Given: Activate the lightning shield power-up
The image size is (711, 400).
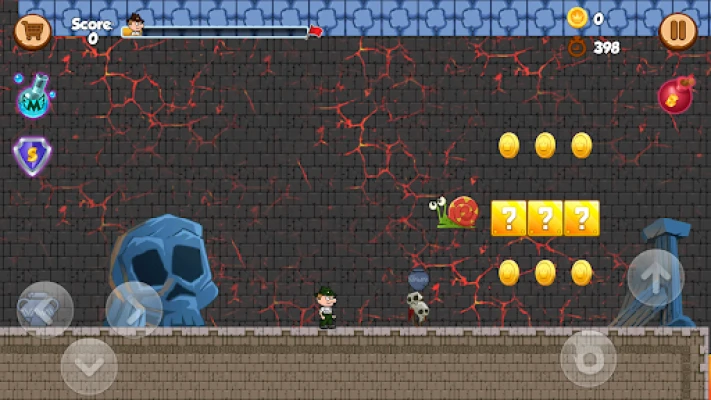Looking at the screenshot, I should (x=32, y=156).
